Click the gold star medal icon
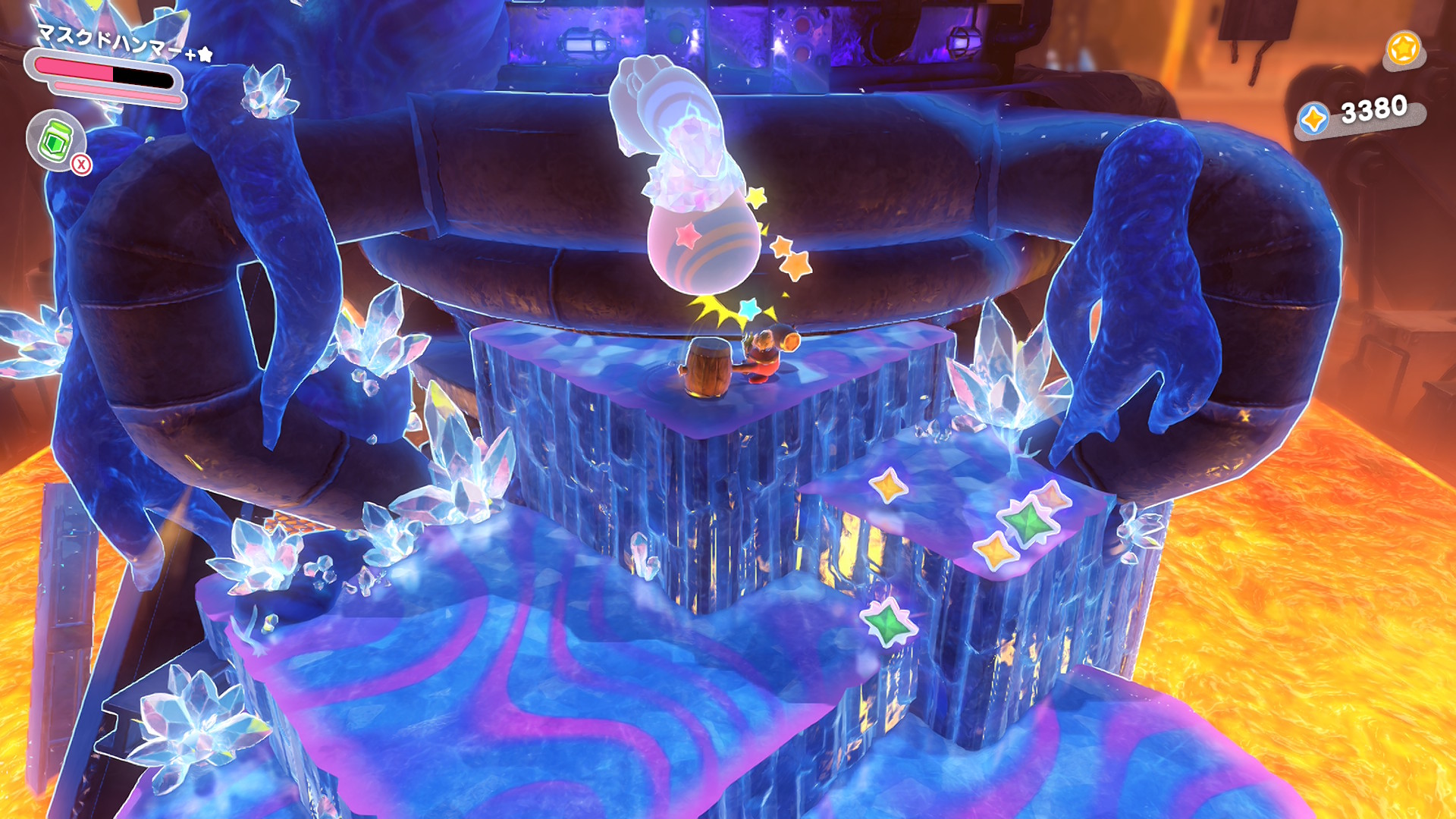 (1403, 49)
